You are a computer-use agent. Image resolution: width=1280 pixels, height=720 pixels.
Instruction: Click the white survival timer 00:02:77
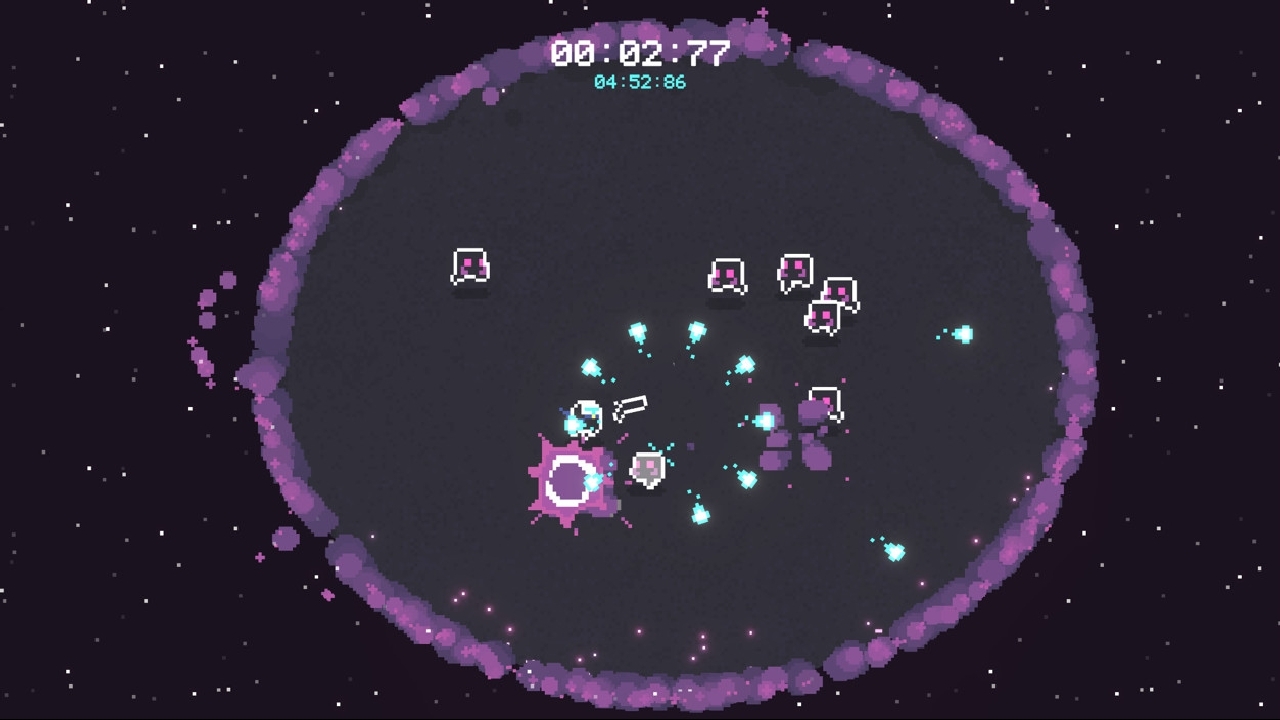(640, 53)
